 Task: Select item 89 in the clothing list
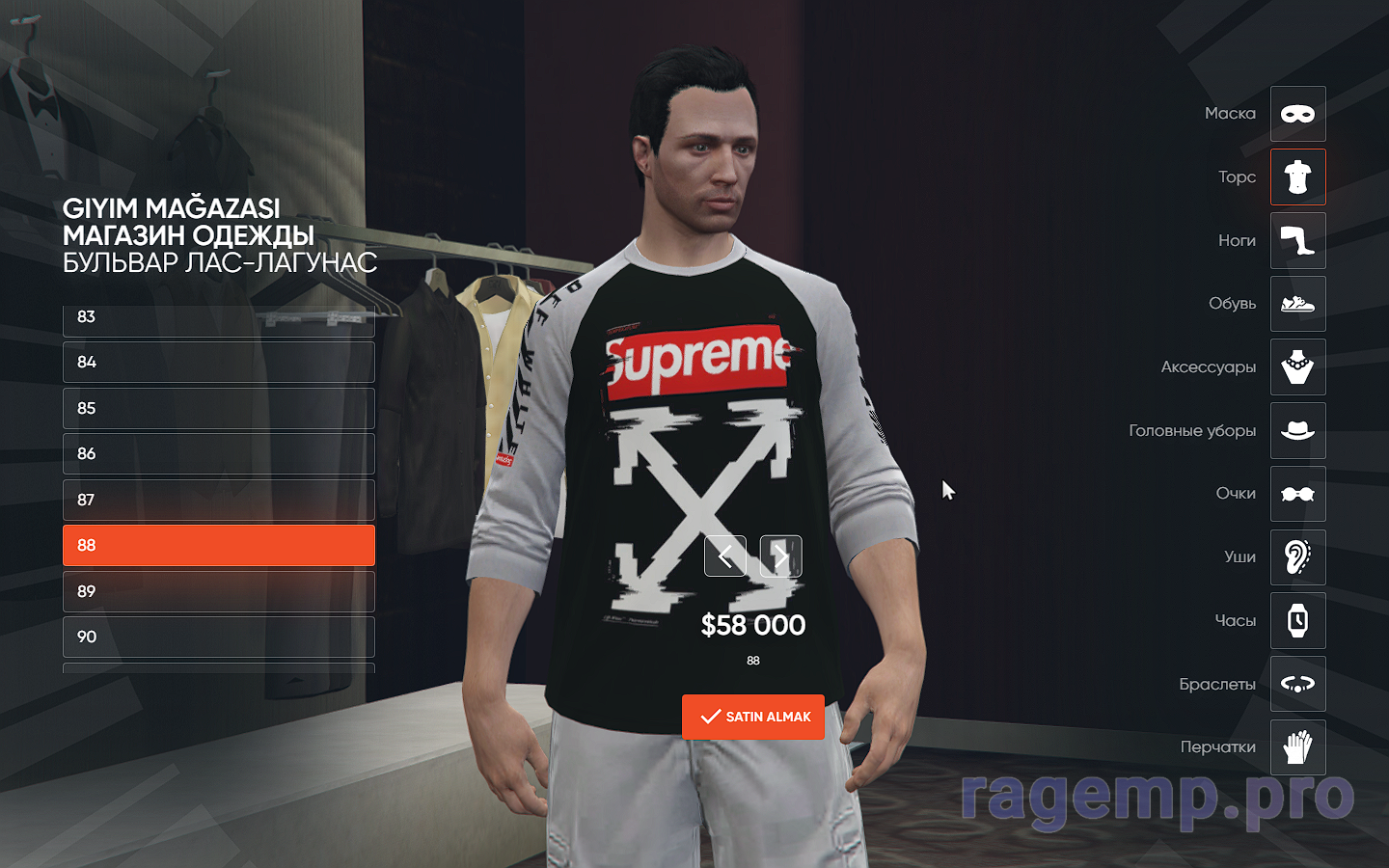(218, 591)
